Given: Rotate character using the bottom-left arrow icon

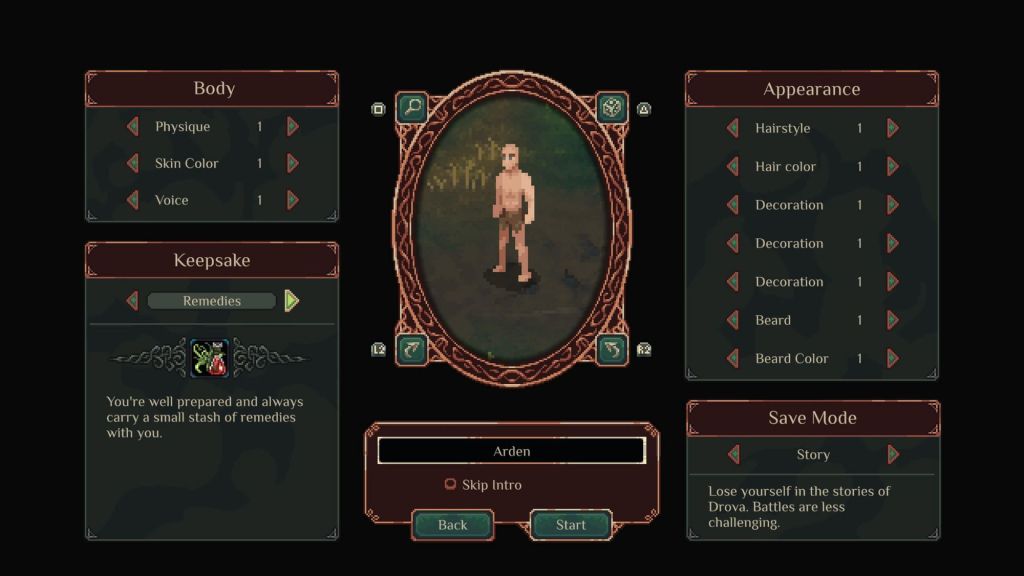Looking at the screenshot, I should [412, 348].
